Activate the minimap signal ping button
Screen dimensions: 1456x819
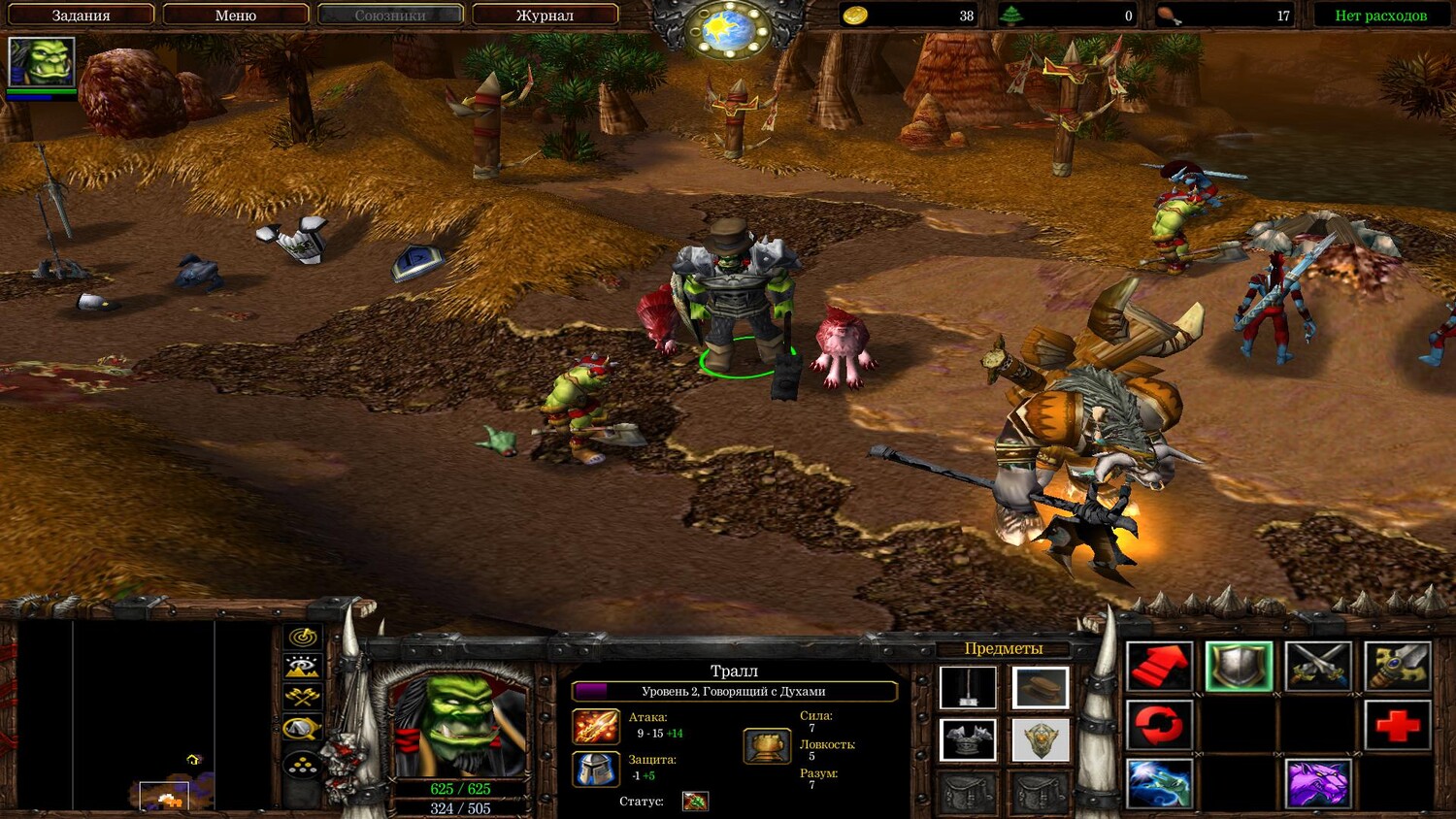303,638
